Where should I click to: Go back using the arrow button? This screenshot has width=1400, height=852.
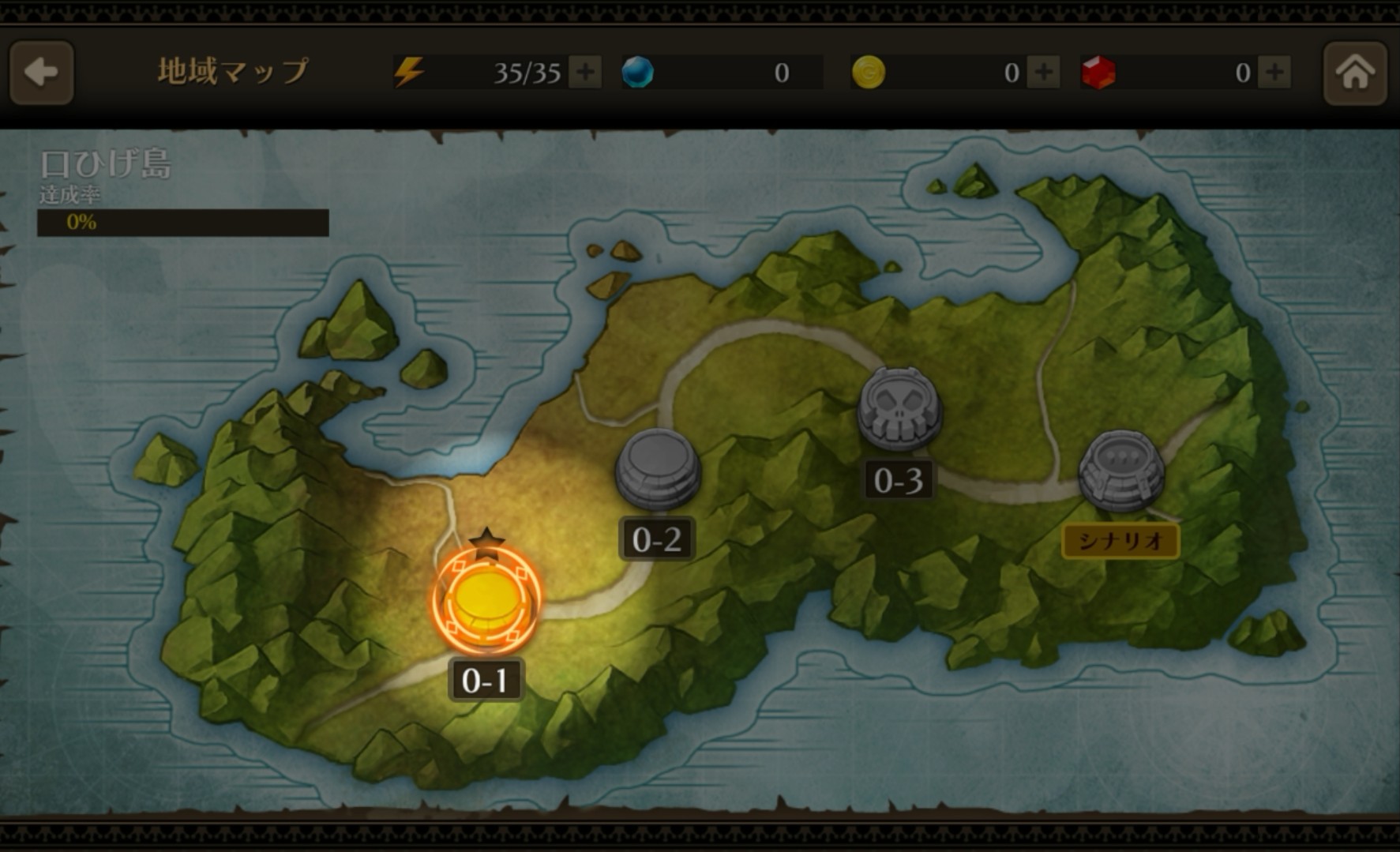[x=41, y=73]
